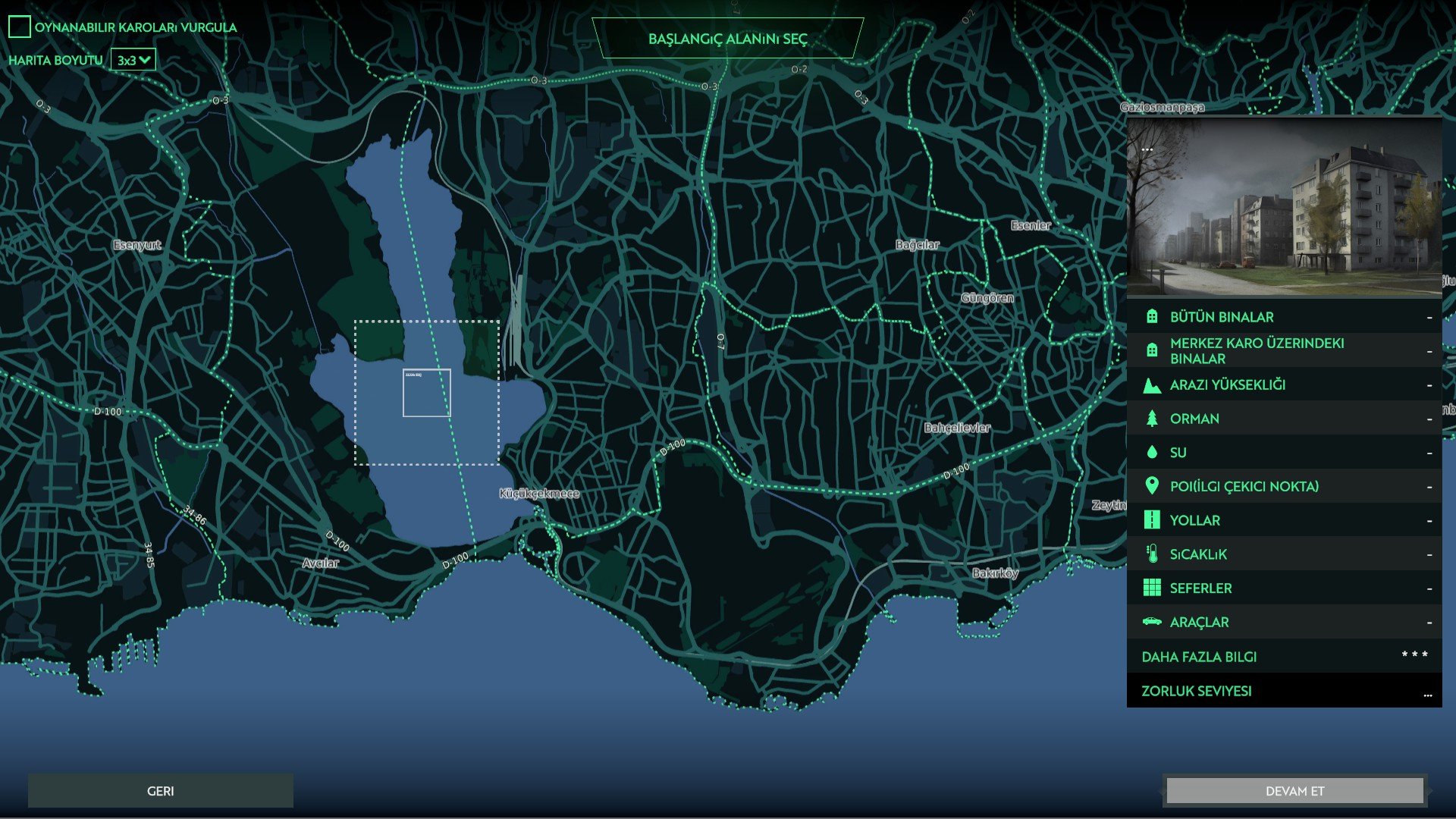Select the small center tile on the map
This screenshot has width=1456, height=819.
426,394
